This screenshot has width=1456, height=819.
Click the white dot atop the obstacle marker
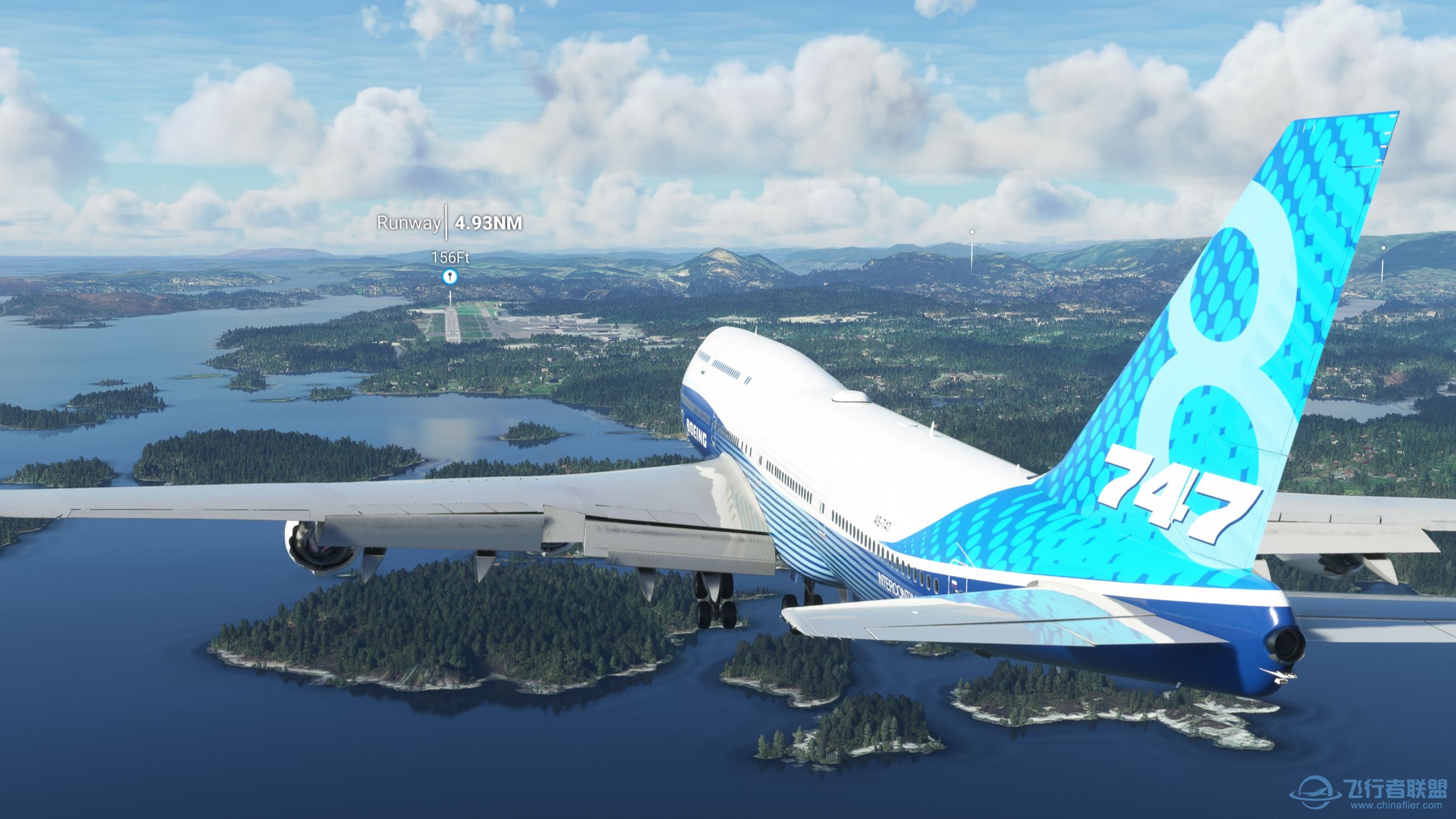(x=972, y=232)
